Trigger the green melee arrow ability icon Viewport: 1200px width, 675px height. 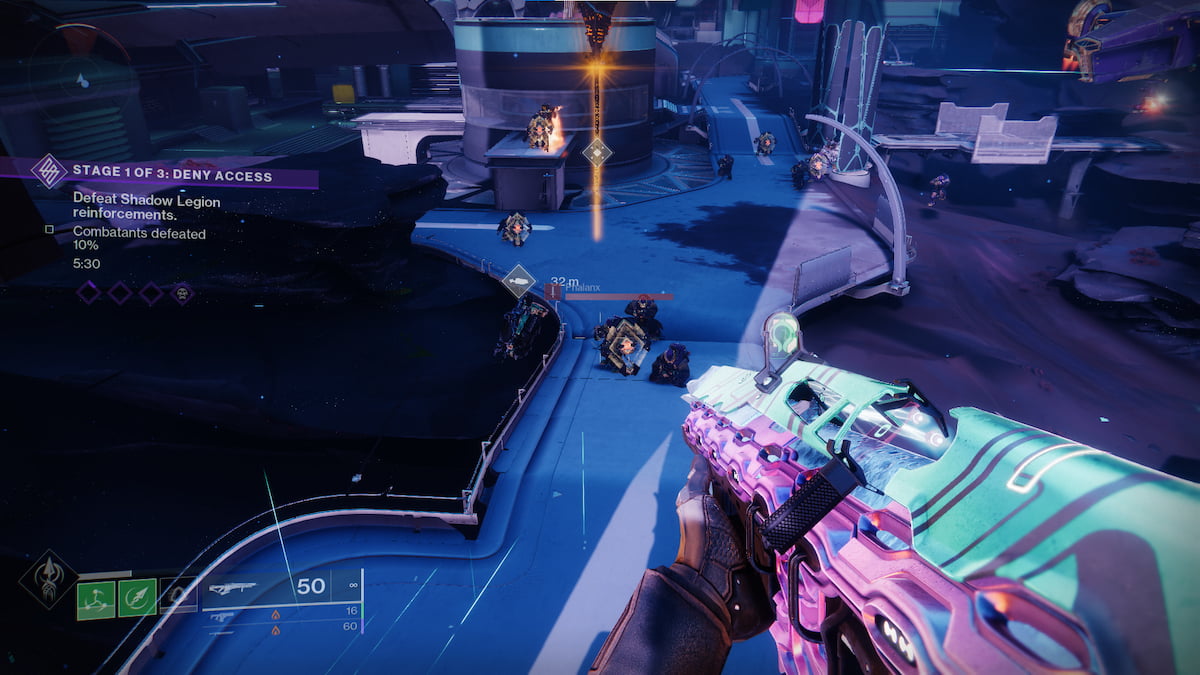pos(137,598)
